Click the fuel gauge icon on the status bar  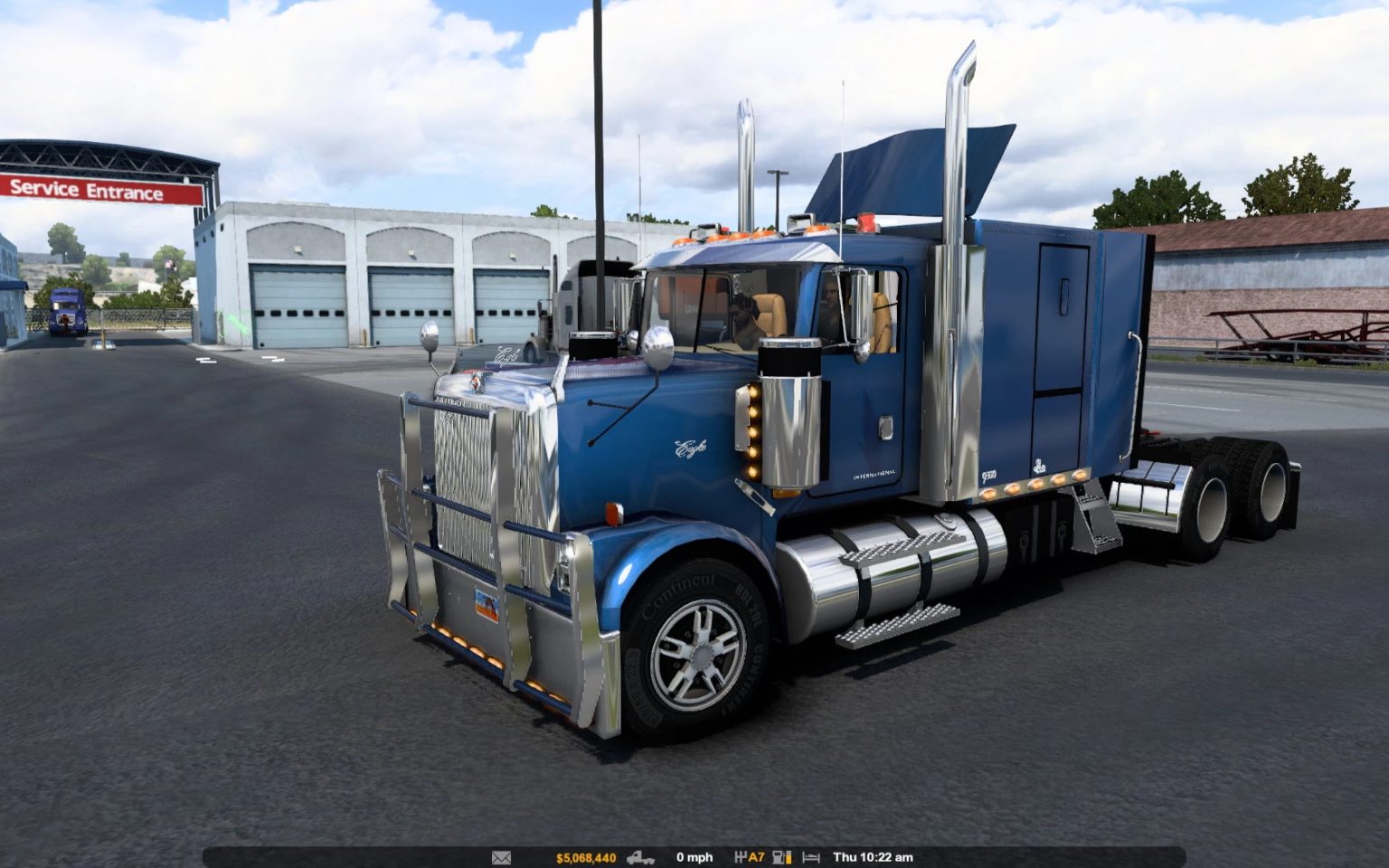point(778,856)
